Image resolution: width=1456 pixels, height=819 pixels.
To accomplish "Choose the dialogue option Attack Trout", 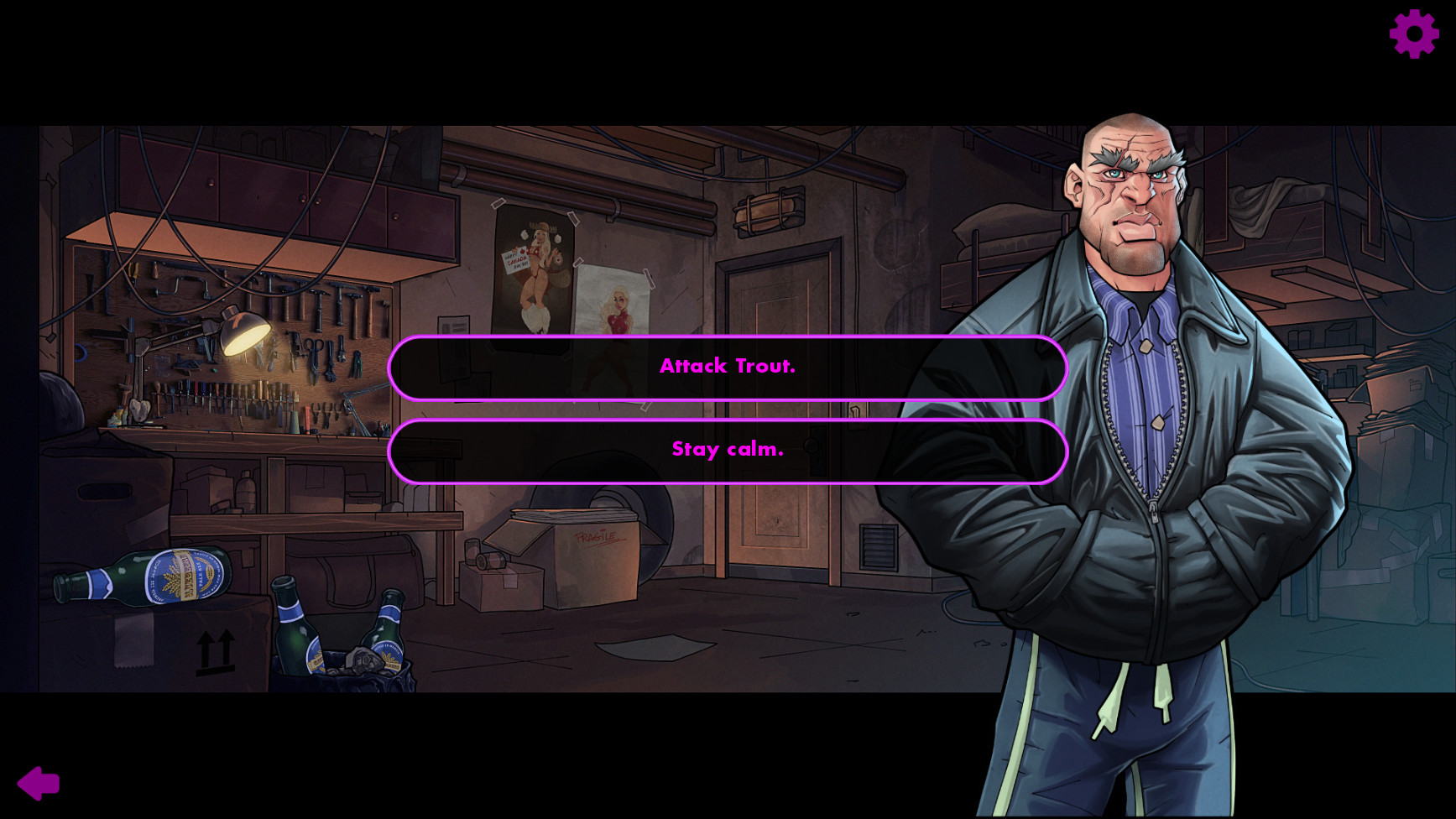I will pos(728,367).
